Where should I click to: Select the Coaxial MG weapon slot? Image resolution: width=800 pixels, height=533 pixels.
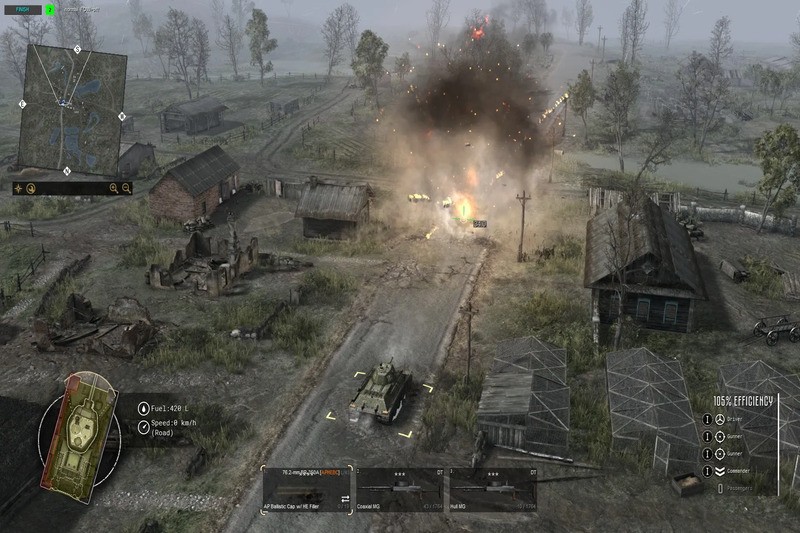tap(399, 490)
